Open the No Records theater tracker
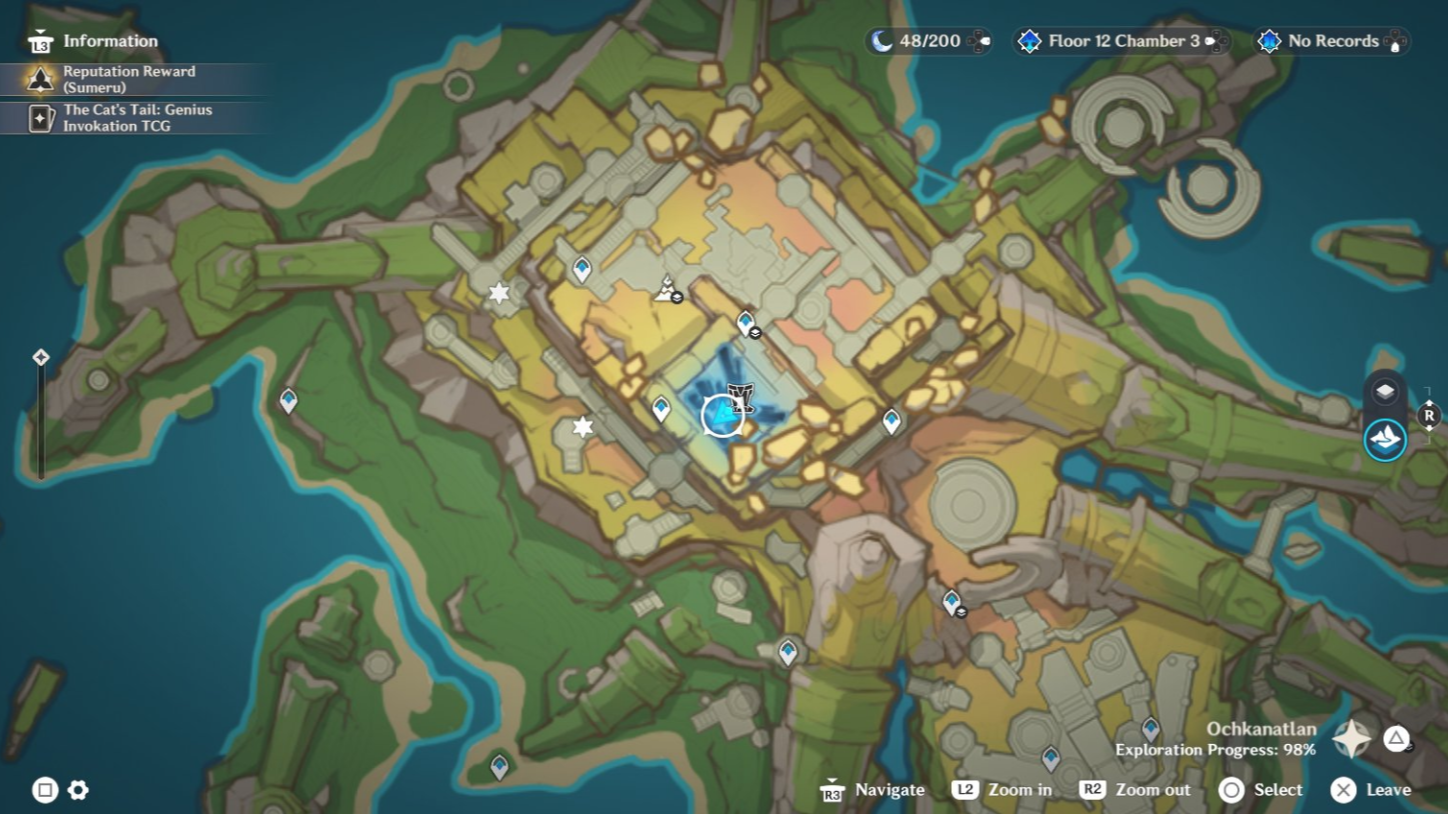Image resolution: width=1448 pixels, height=814 pixels. pyautogui.click(x=1332, y=41)
